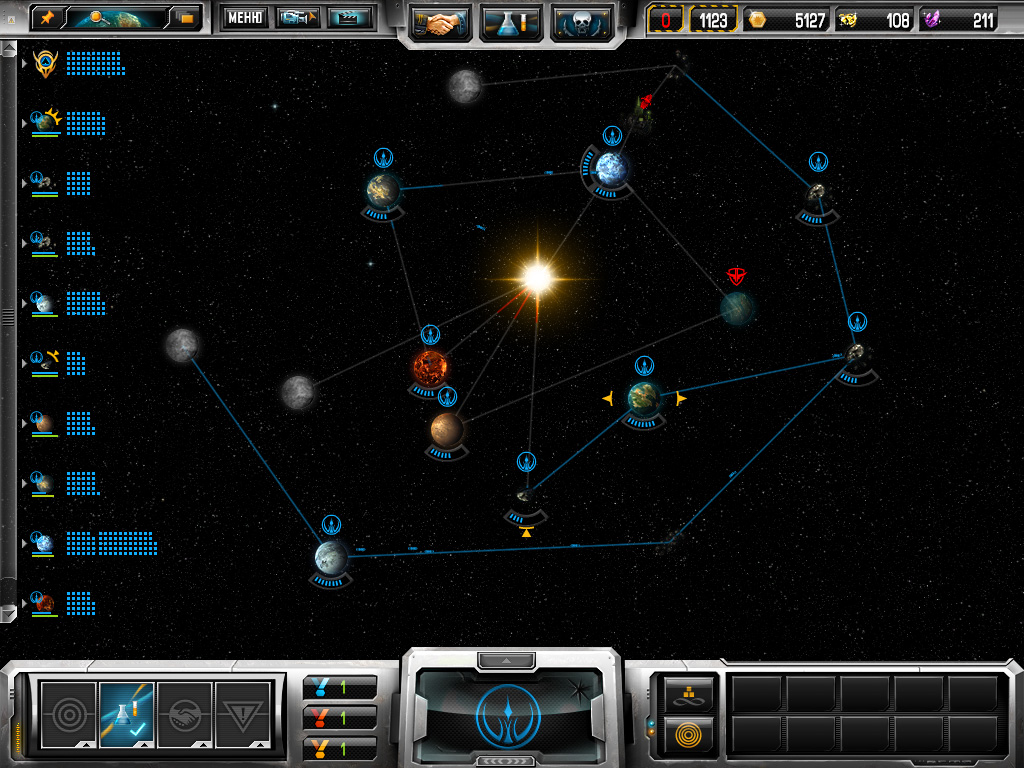Select the red lava planet list entry
Viewport: 1024px width, 768px height.
(44, 603)
